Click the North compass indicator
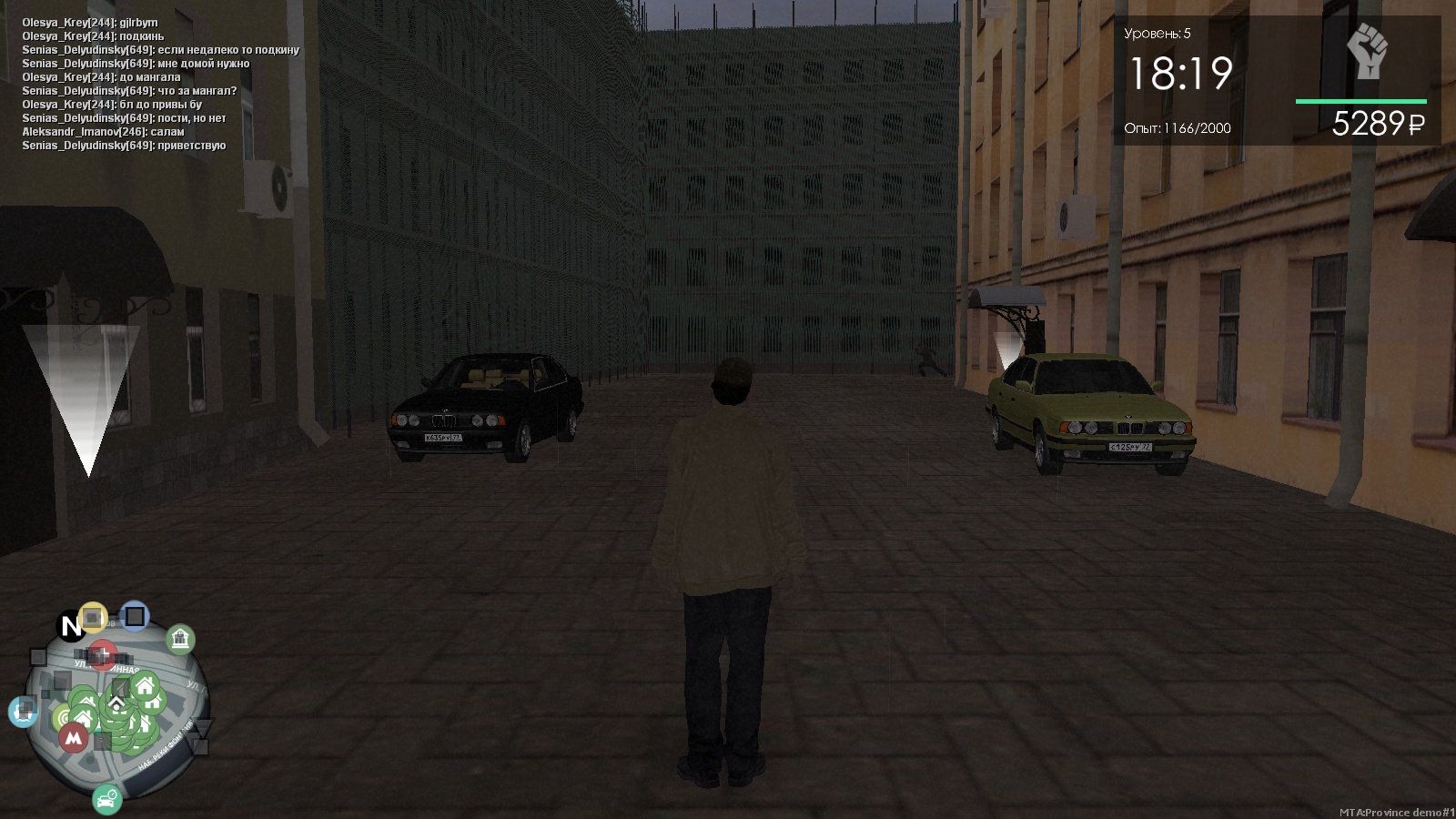Viewport: 1456px width, 819px height. (x=70, y=626)
